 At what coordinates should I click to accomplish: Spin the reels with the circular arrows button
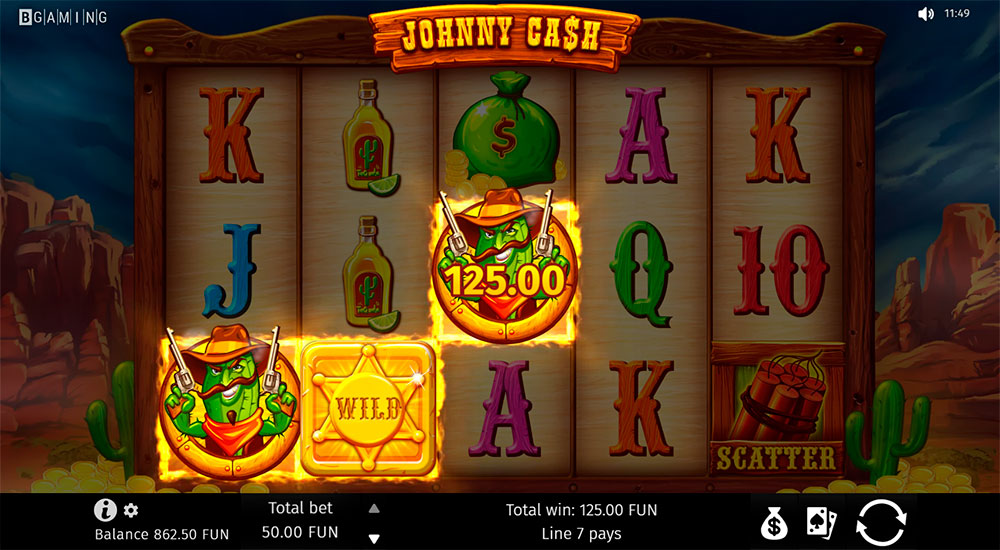881,522
